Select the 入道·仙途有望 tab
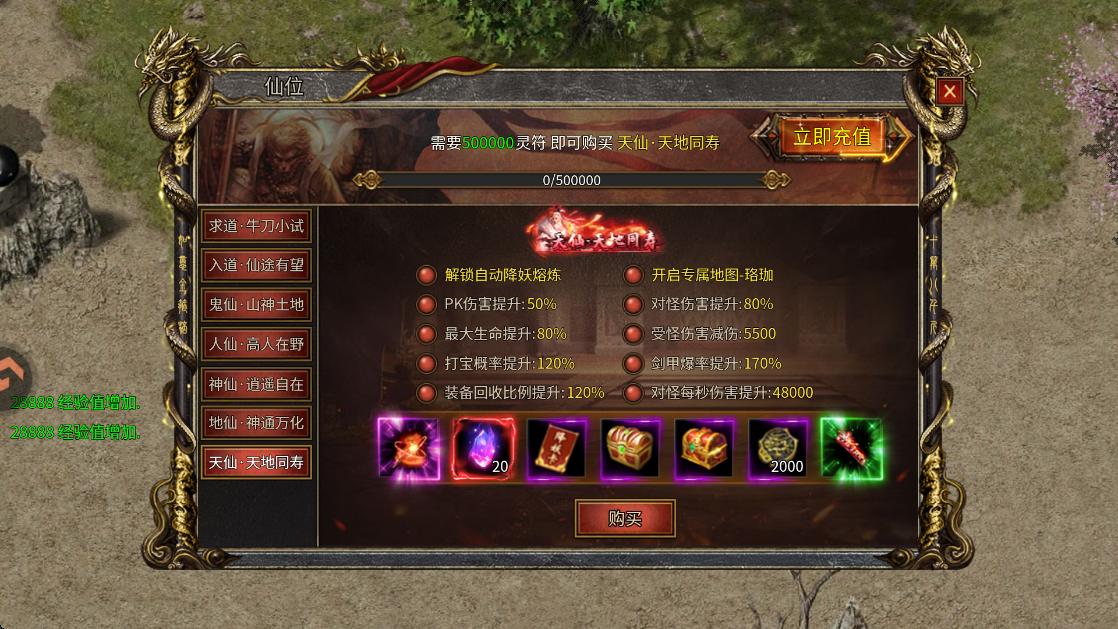 (x=255, y=266)
